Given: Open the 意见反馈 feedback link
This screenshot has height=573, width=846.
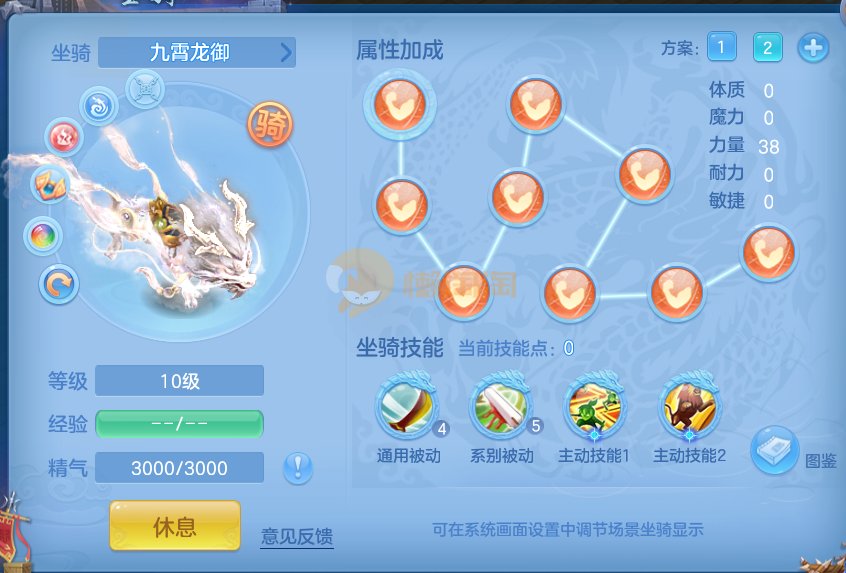Looking at the screenshot, I should click(x=297, y=536).
